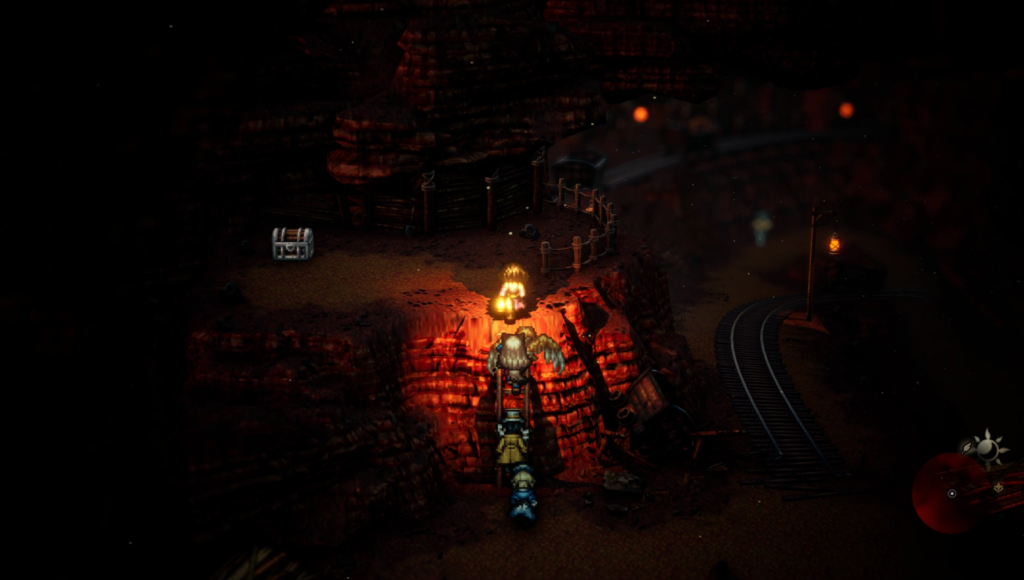1024x580 pixels.
Task: Select the orange marker on the minimap
Action: click(997, 487)
